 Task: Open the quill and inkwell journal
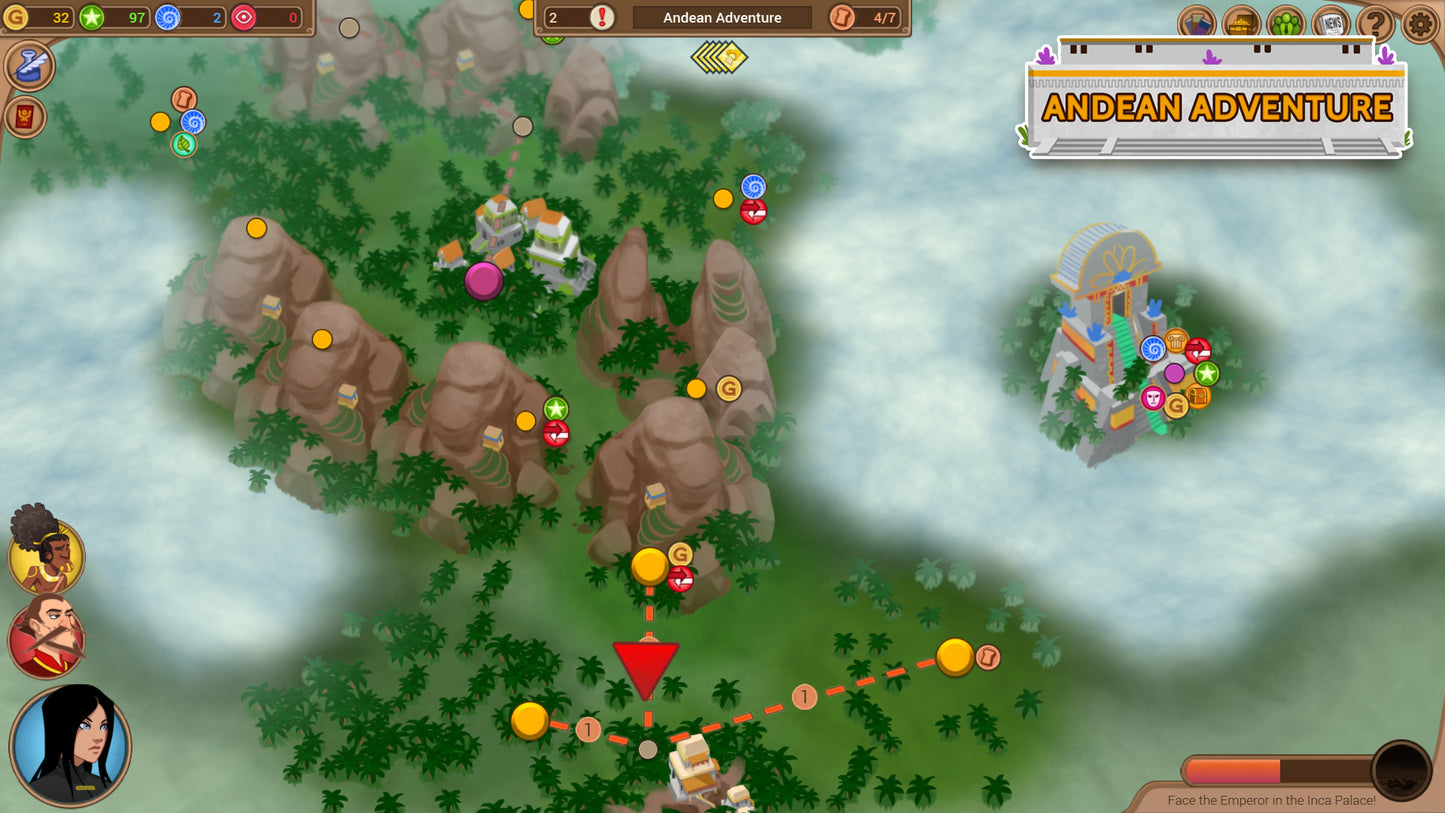(x=30, y=65)
